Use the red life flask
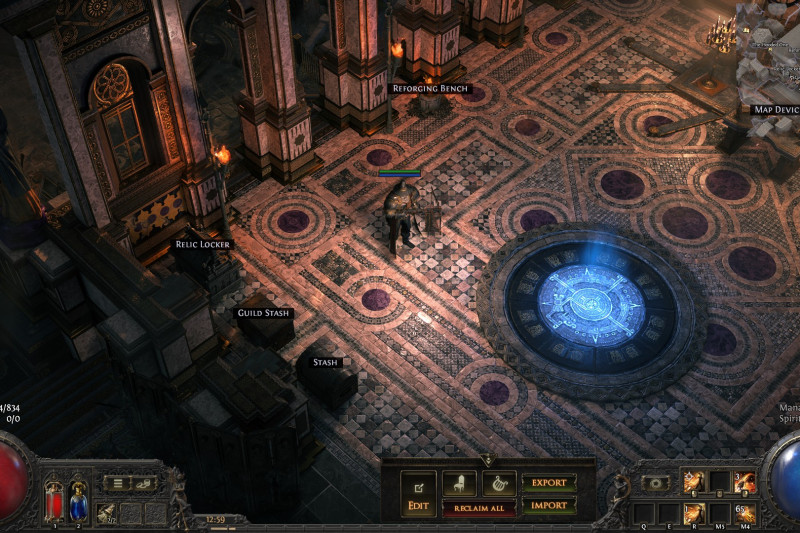Screen dimensions: 800x533 (55, 499)
